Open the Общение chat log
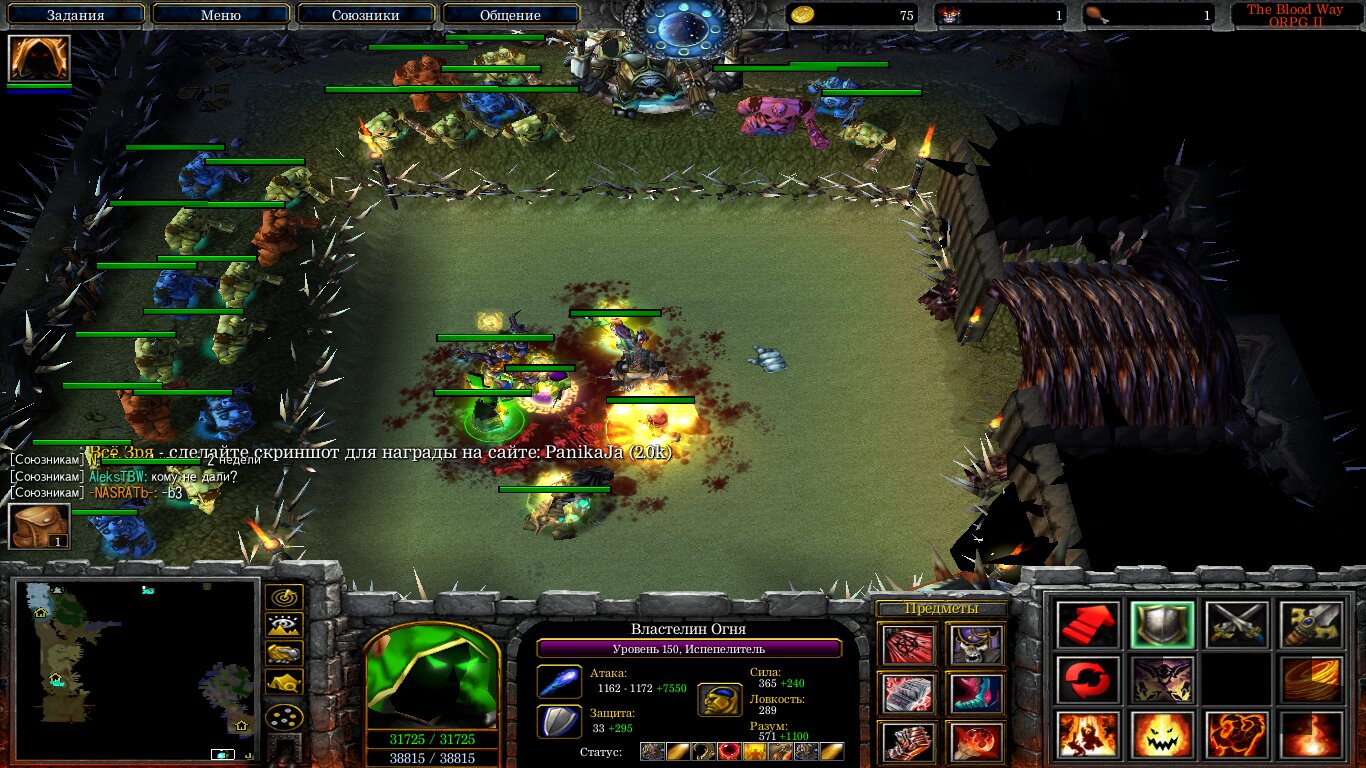Image resolution: width=1366 pixels, height=768 pixels. [510, 15]
